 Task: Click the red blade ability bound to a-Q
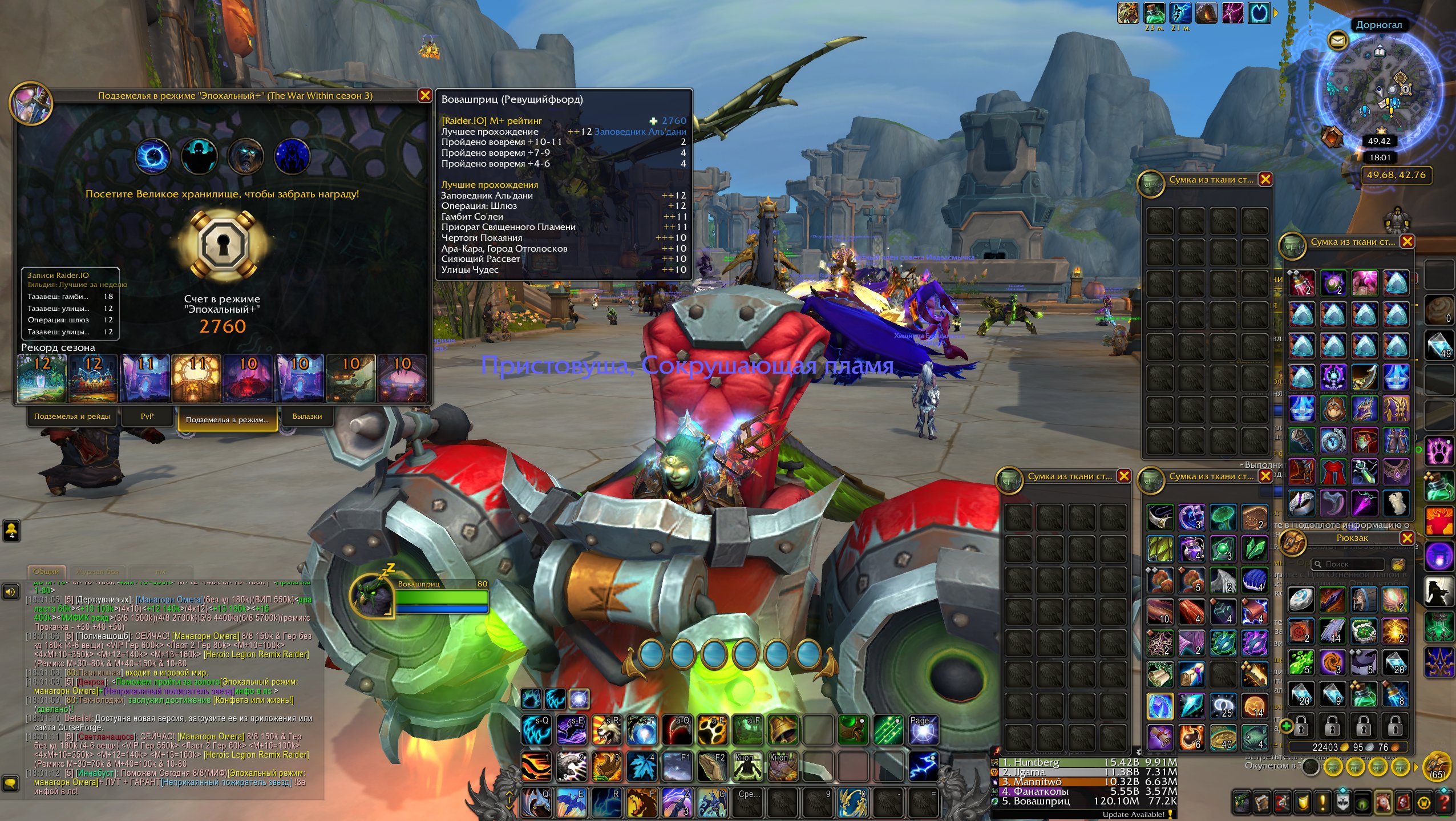tap(677, 730)
